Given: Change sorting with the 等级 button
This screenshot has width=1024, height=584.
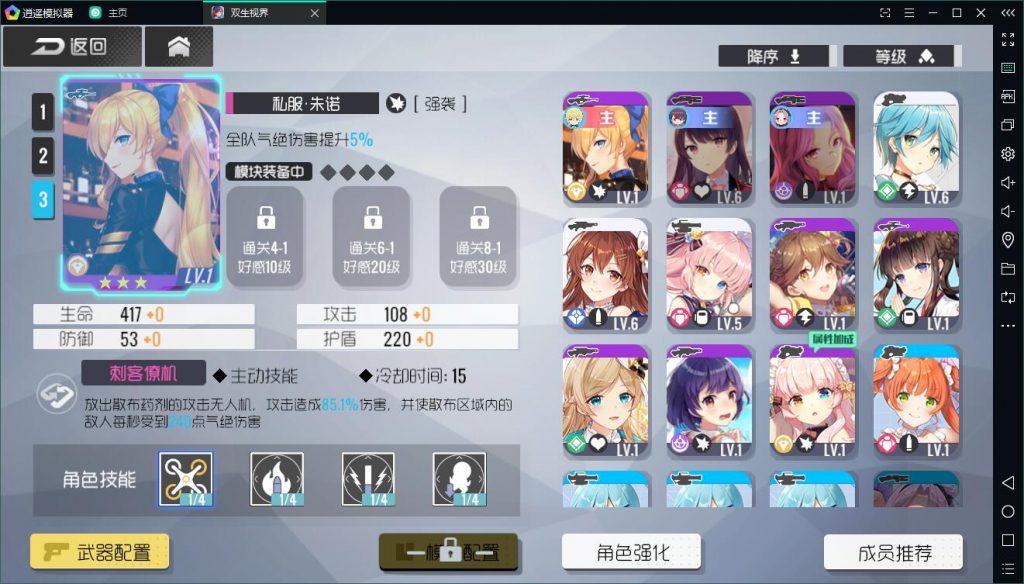Looking at the screenshot, I should coord(902,56).
